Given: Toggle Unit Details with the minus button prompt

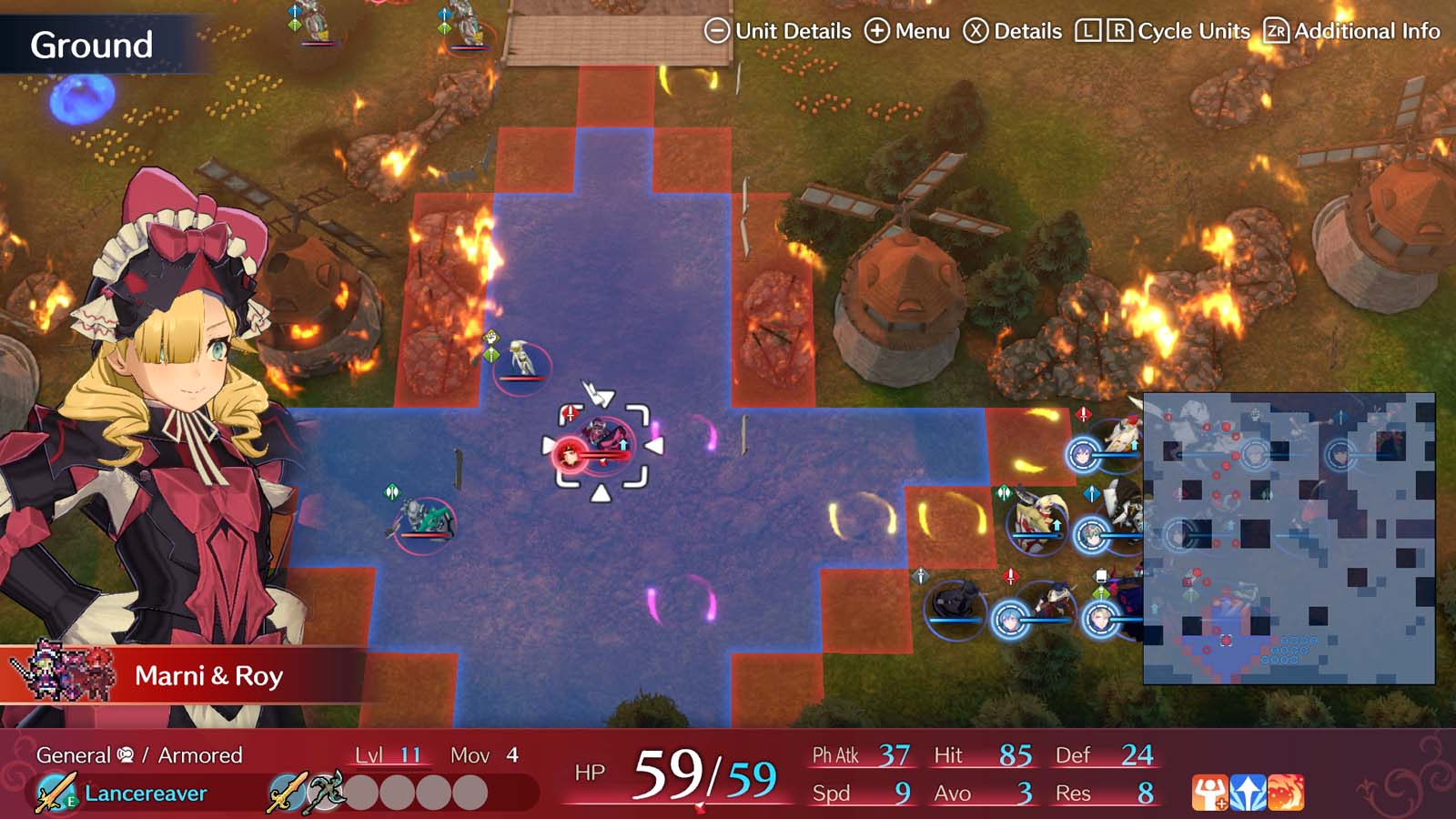Looking at the screenshot, I should coord(717,30).
